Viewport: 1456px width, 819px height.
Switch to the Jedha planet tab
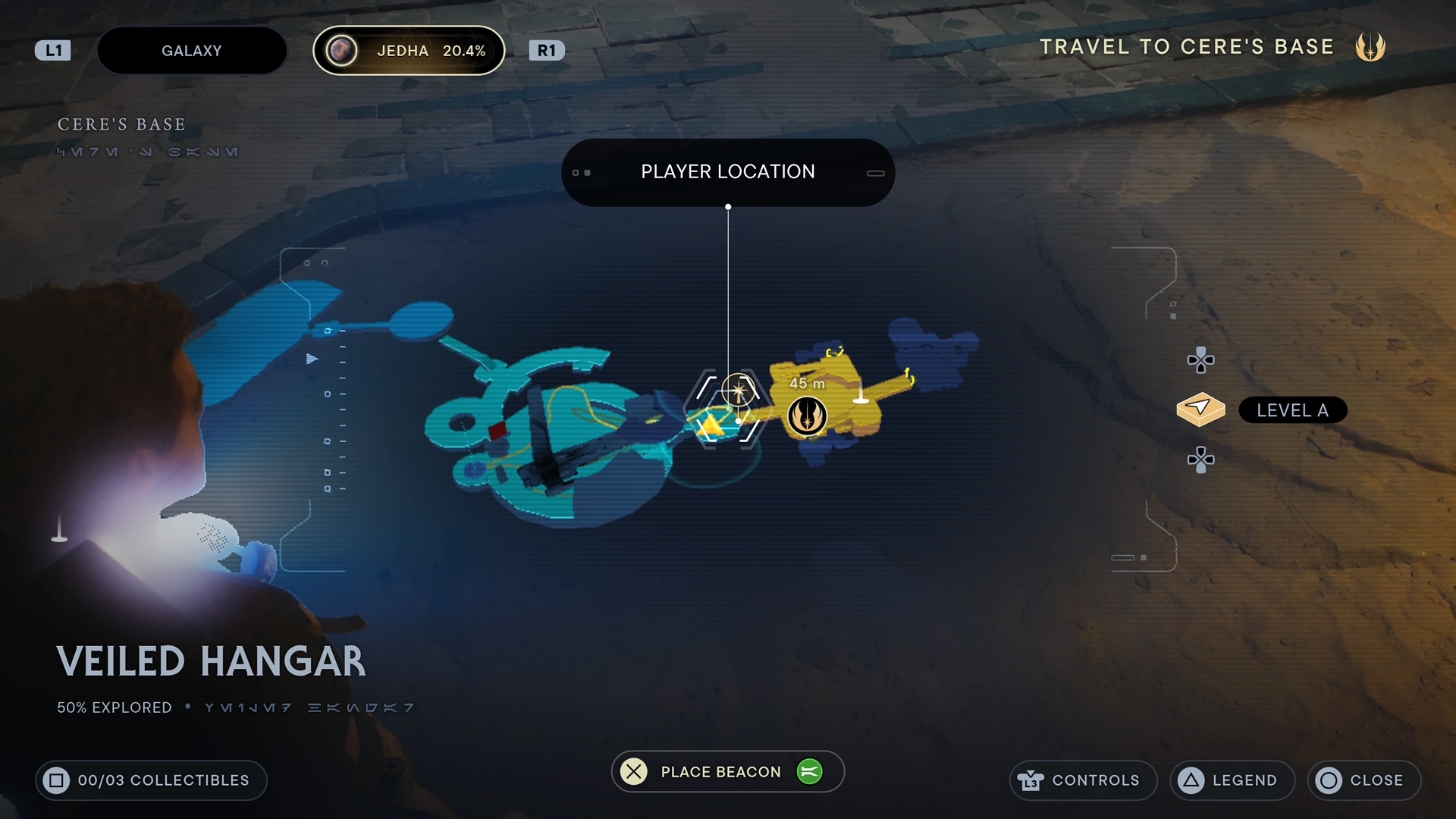click(409, 50)
